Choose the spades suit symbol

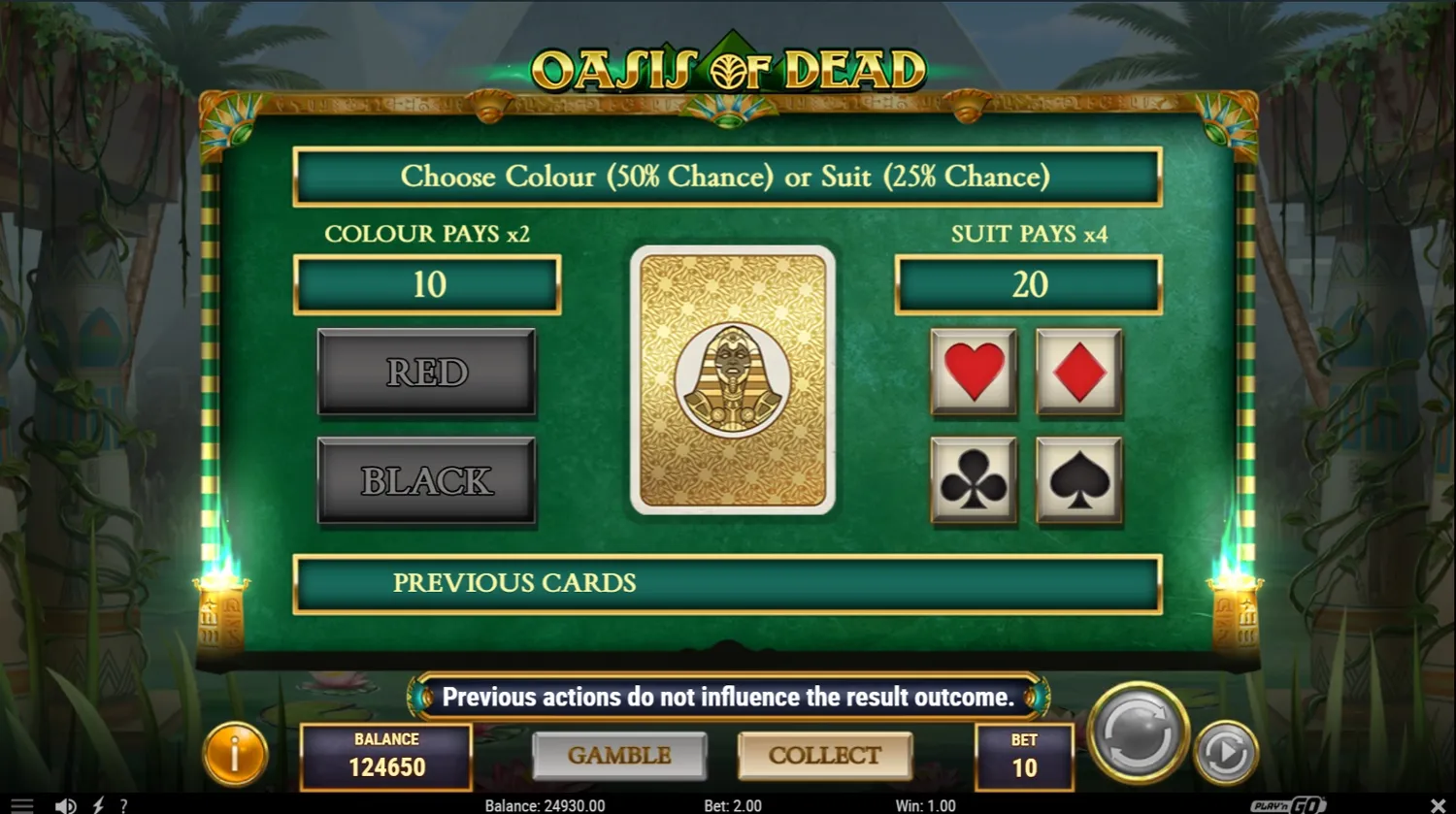tap(1078, 480)
